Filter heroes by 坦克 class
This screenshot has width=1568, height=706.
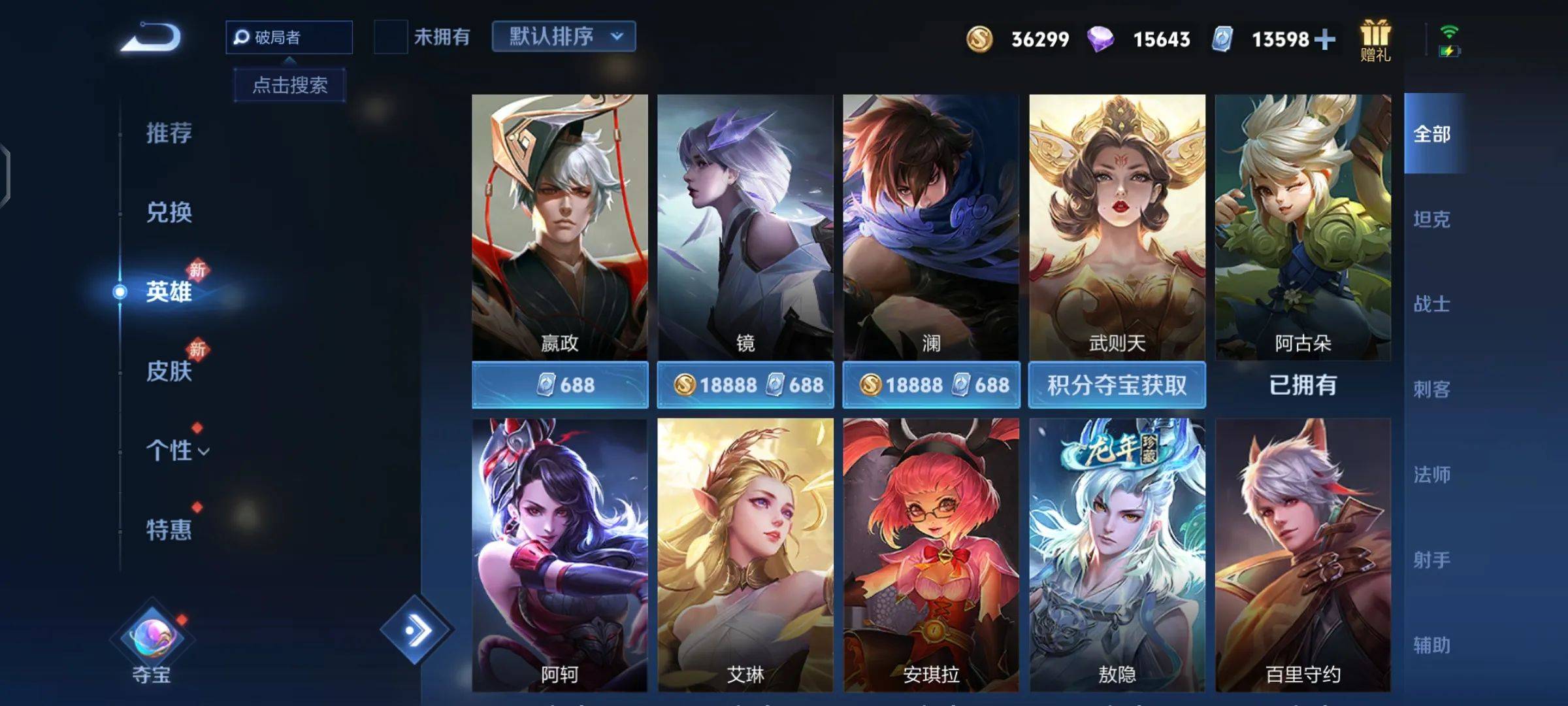pyautogui.click(x=1431, y=219)
